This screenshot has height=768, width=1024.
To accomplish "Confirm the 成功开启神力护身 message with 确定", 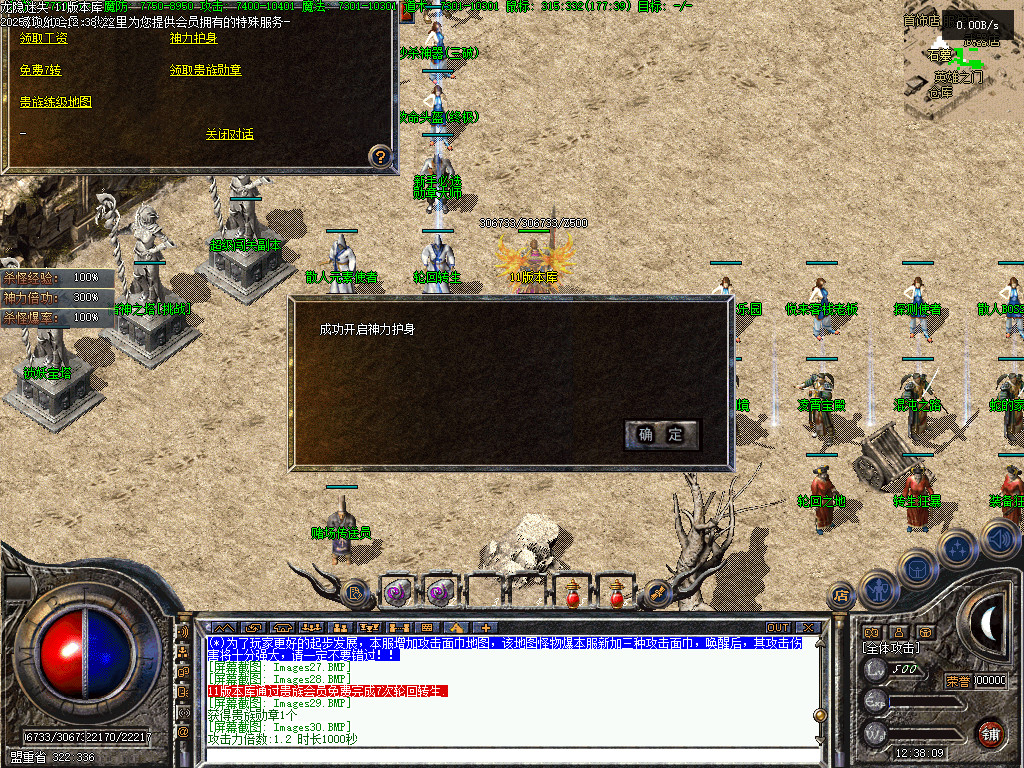I will [661, 434].
